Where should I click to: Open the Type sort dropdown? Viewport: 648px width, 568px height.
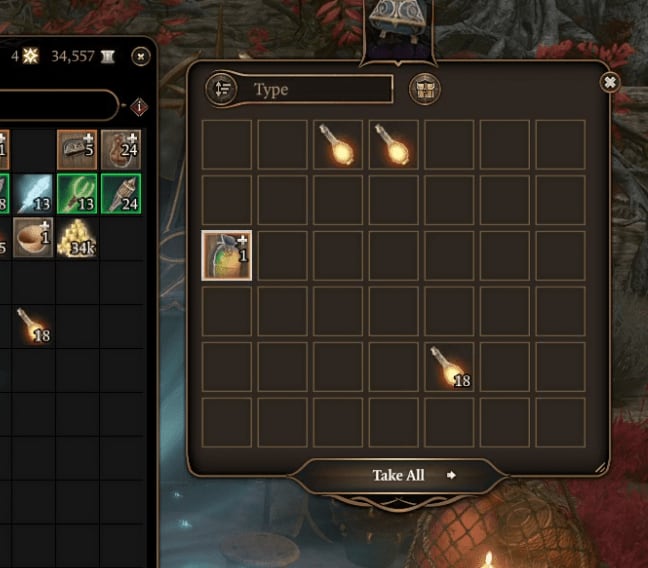318,90
